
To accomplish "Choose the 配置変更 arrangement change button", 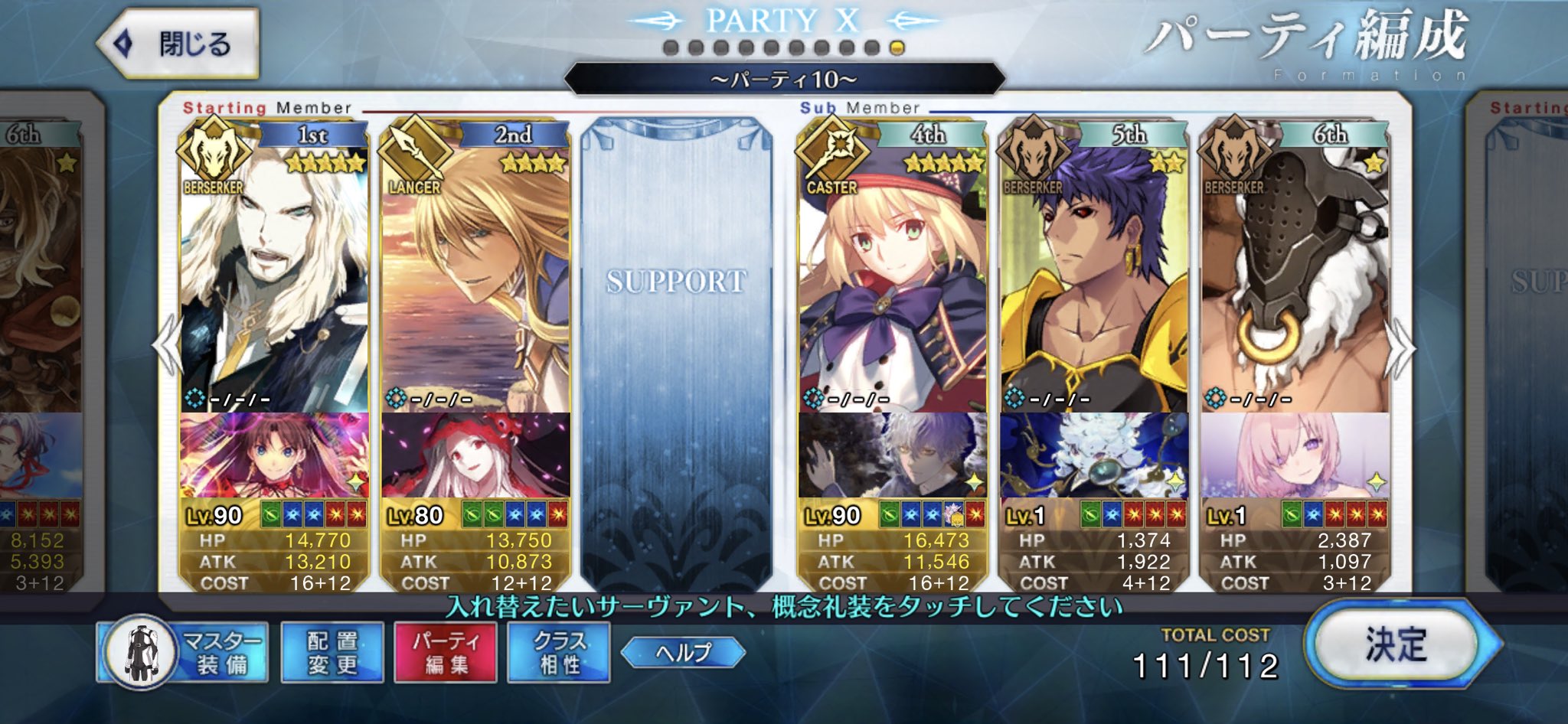I will tap(332, 653).
